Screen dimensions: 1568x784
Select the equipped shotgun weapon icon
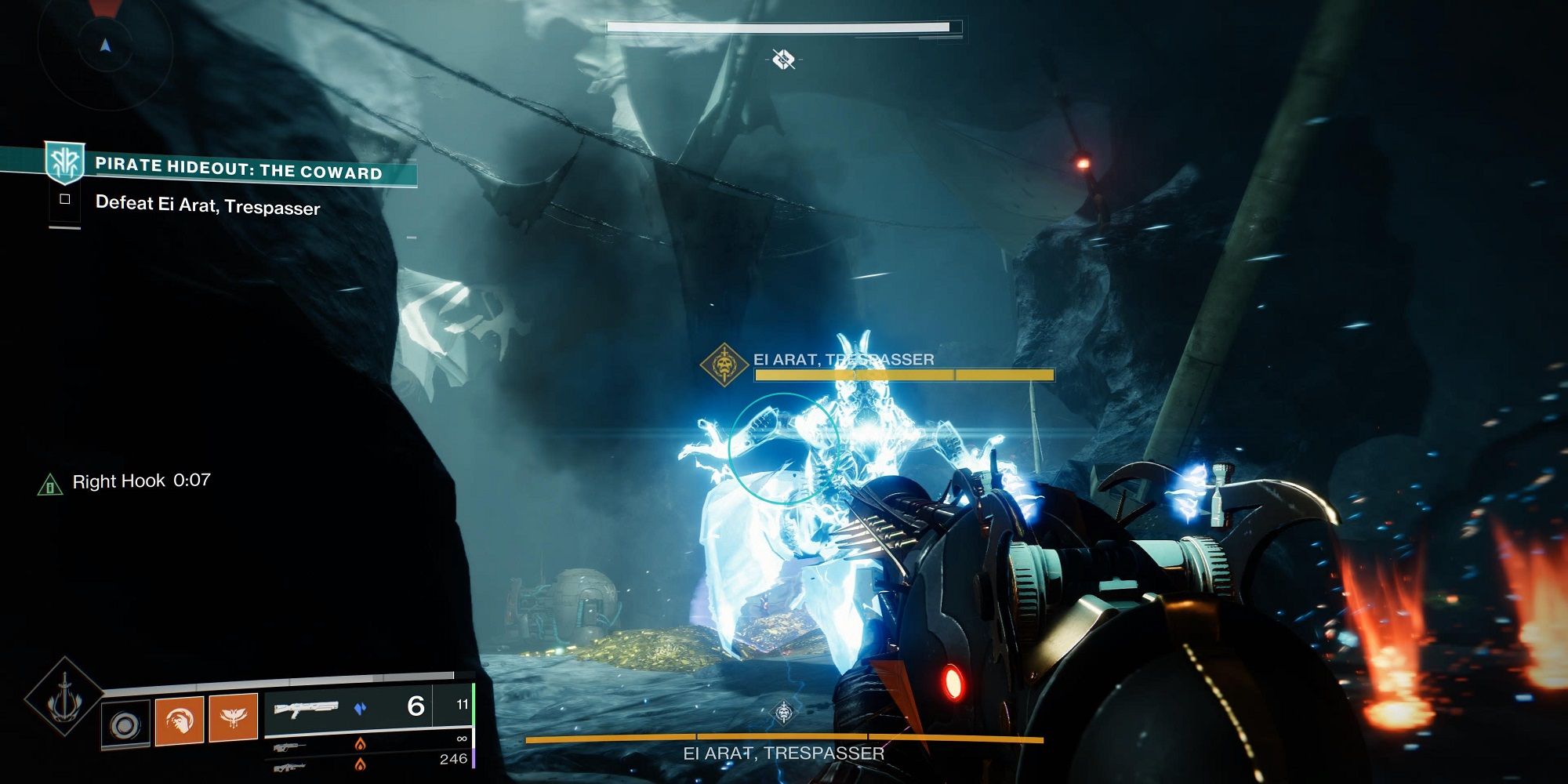pos(306,710)
